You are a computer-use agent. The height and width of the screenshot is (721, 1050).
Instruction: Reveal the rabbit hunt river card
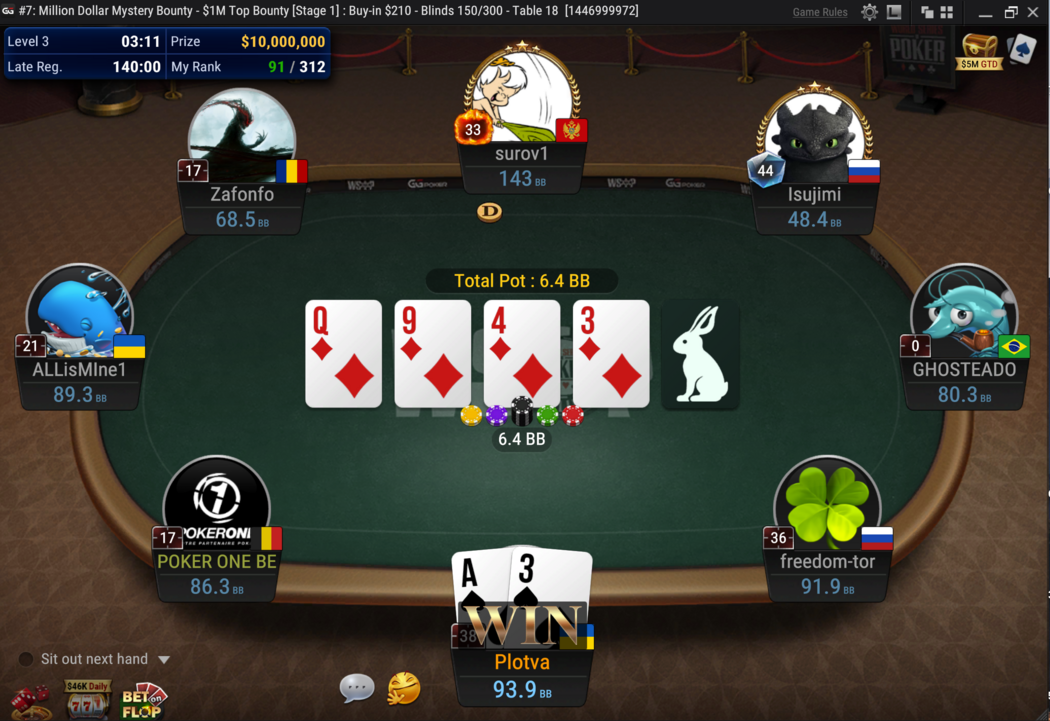700,354
